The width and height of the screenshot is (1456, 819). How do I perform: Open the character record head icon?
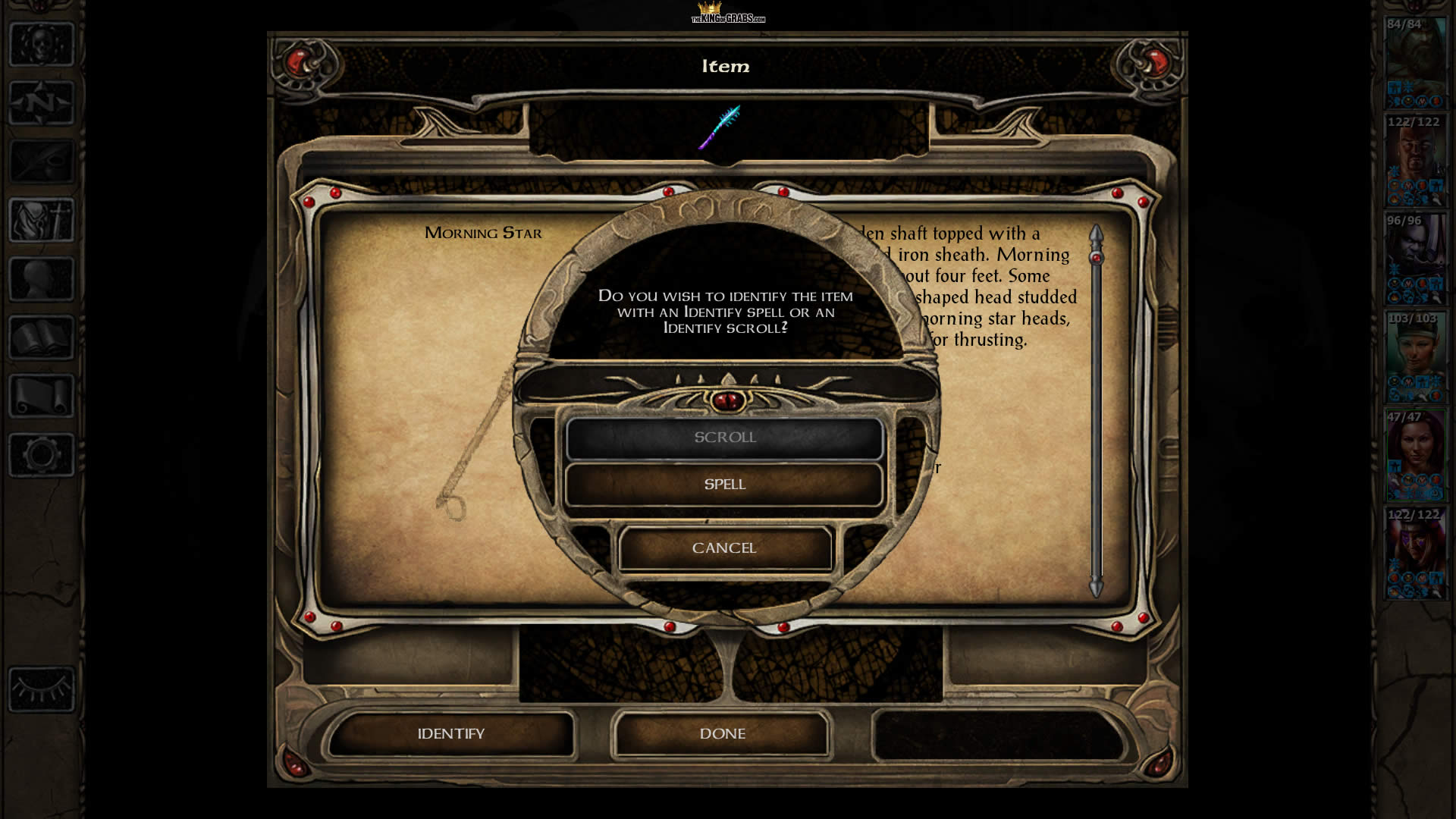(42, 279)
